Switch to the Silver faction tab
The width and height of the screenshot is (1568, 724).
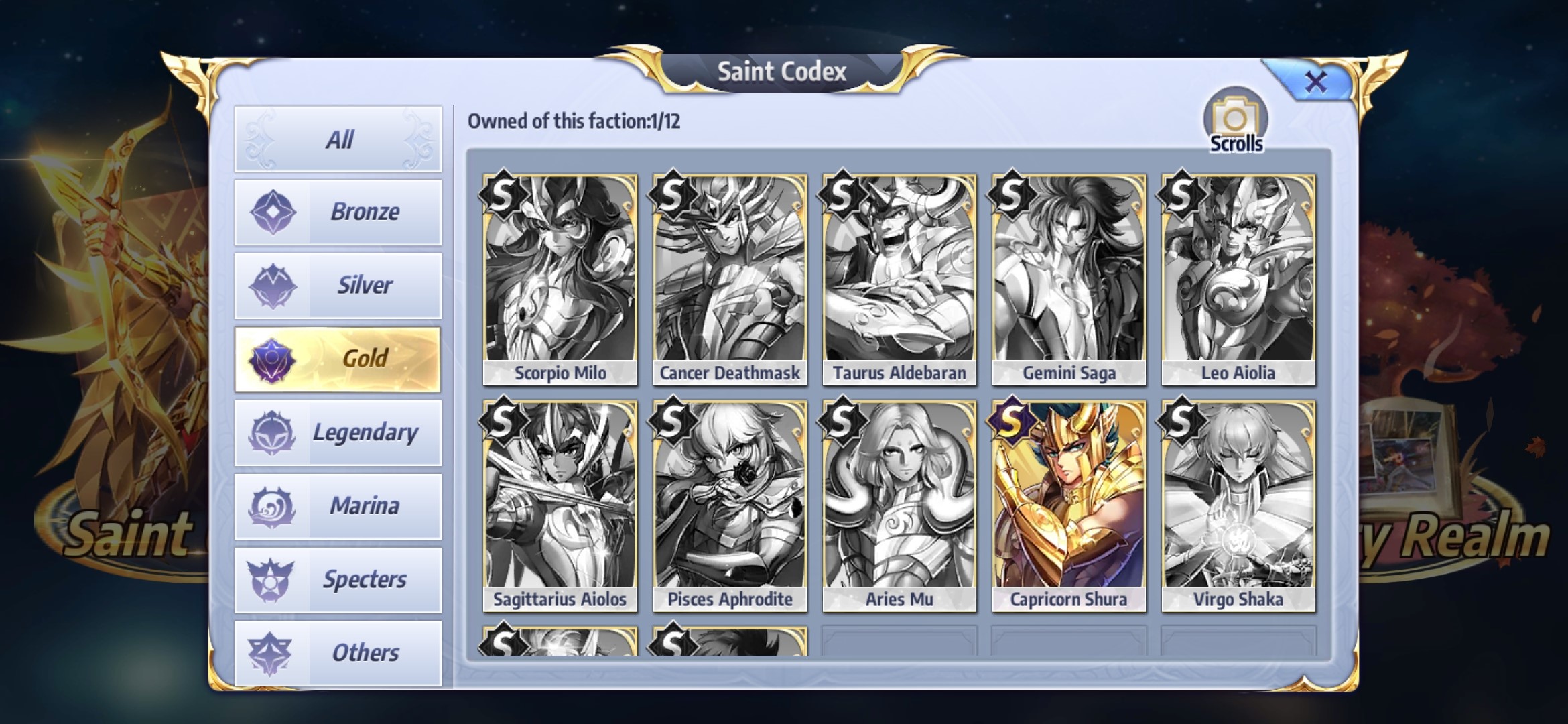click(x=338, y=286)
